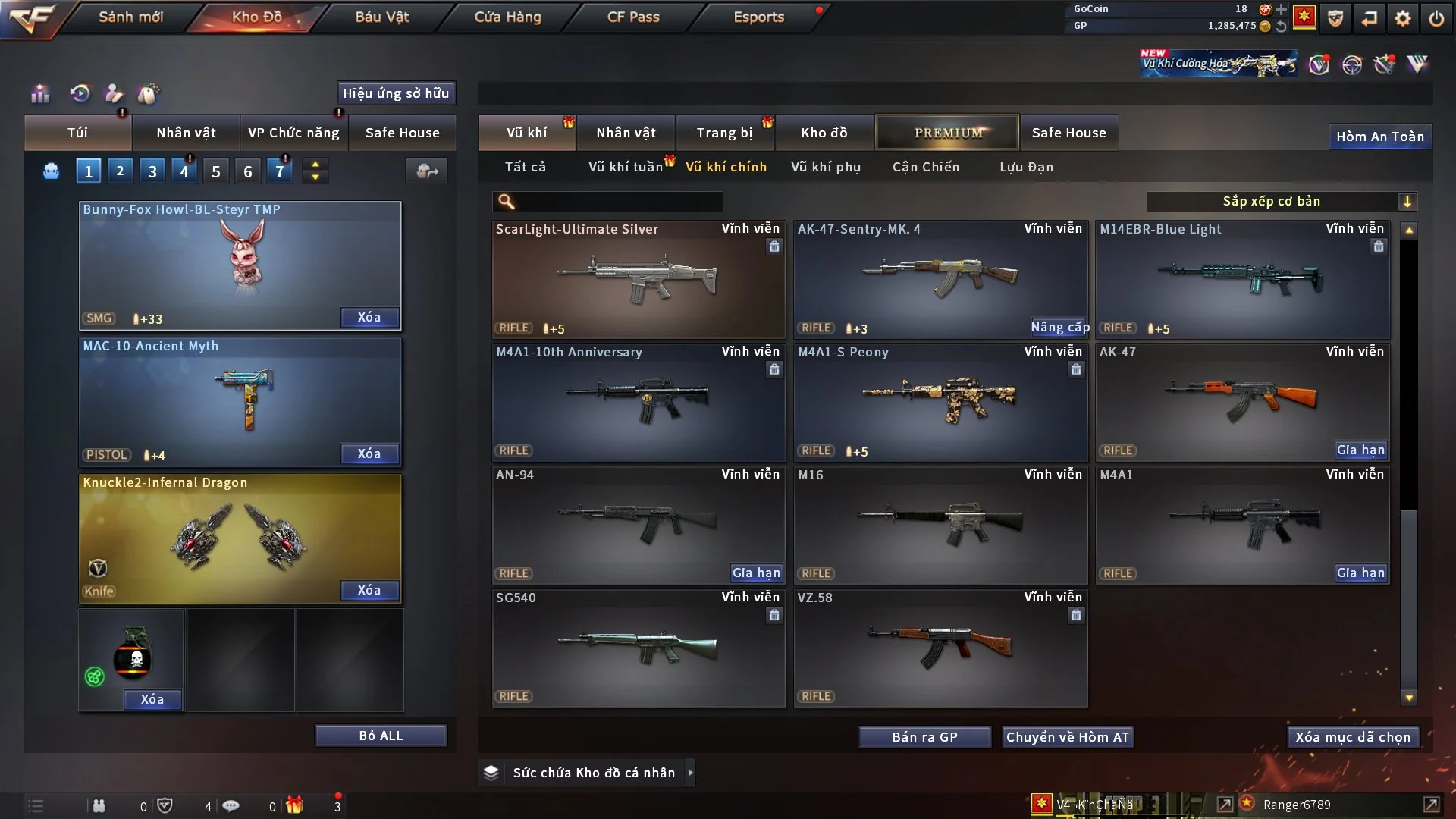
Task: Open the CF Pass page
Action: [x=633, y=17]
